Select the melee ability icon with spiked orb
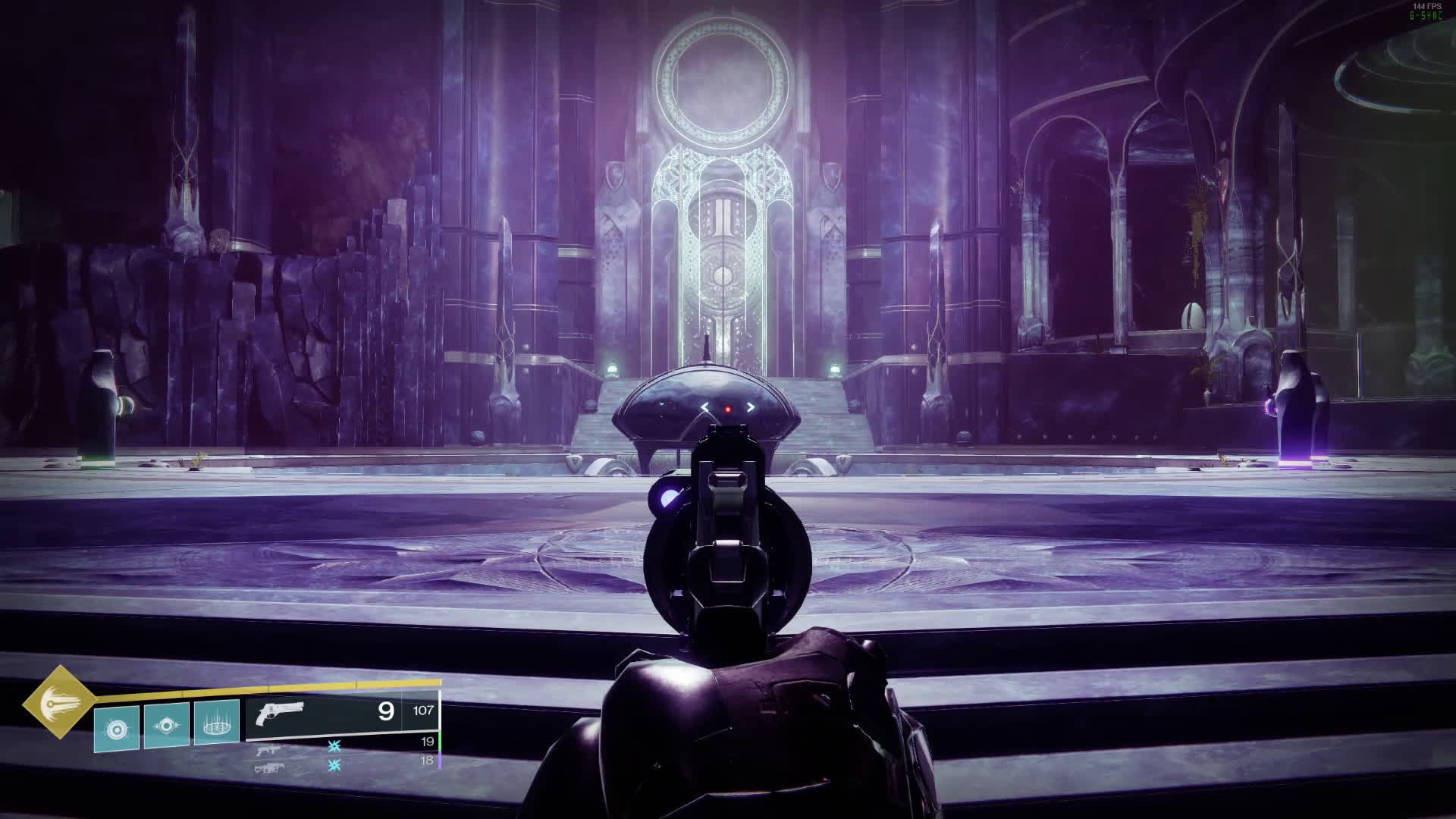Image resolution: width=1456 pixels, height=819 pixels. point(167,726)
